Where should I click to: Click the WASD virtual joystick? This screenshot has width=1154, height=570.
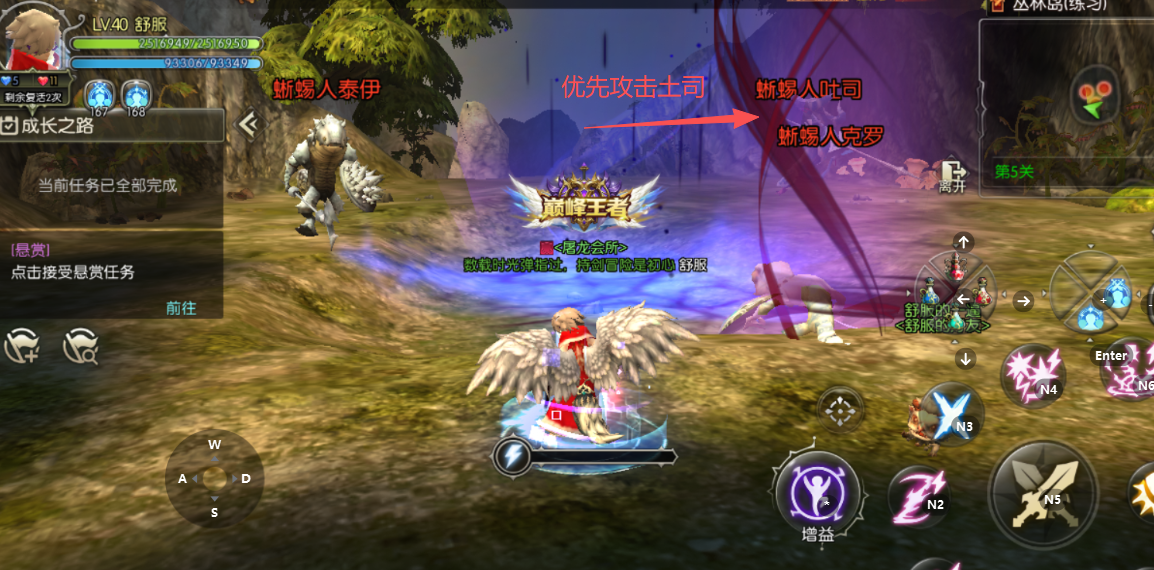tap(214, 478)
